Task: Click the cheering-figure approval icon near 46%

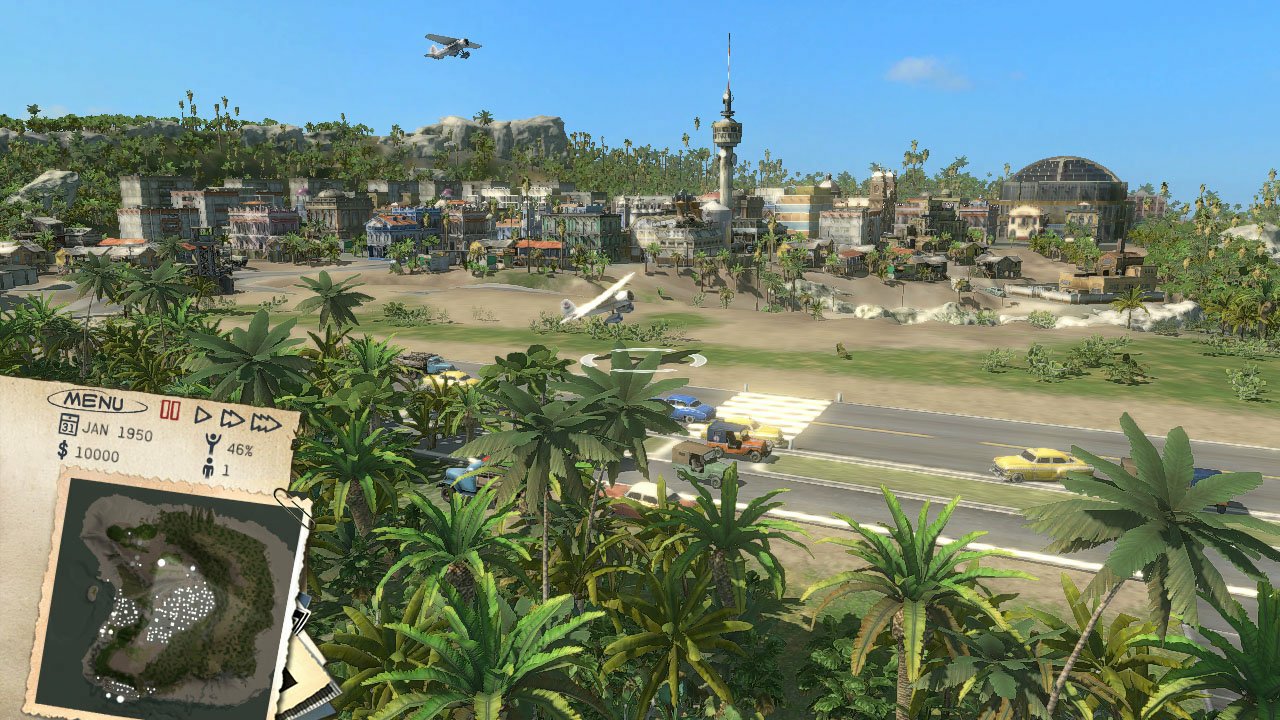Action: (x=214, y=443)
